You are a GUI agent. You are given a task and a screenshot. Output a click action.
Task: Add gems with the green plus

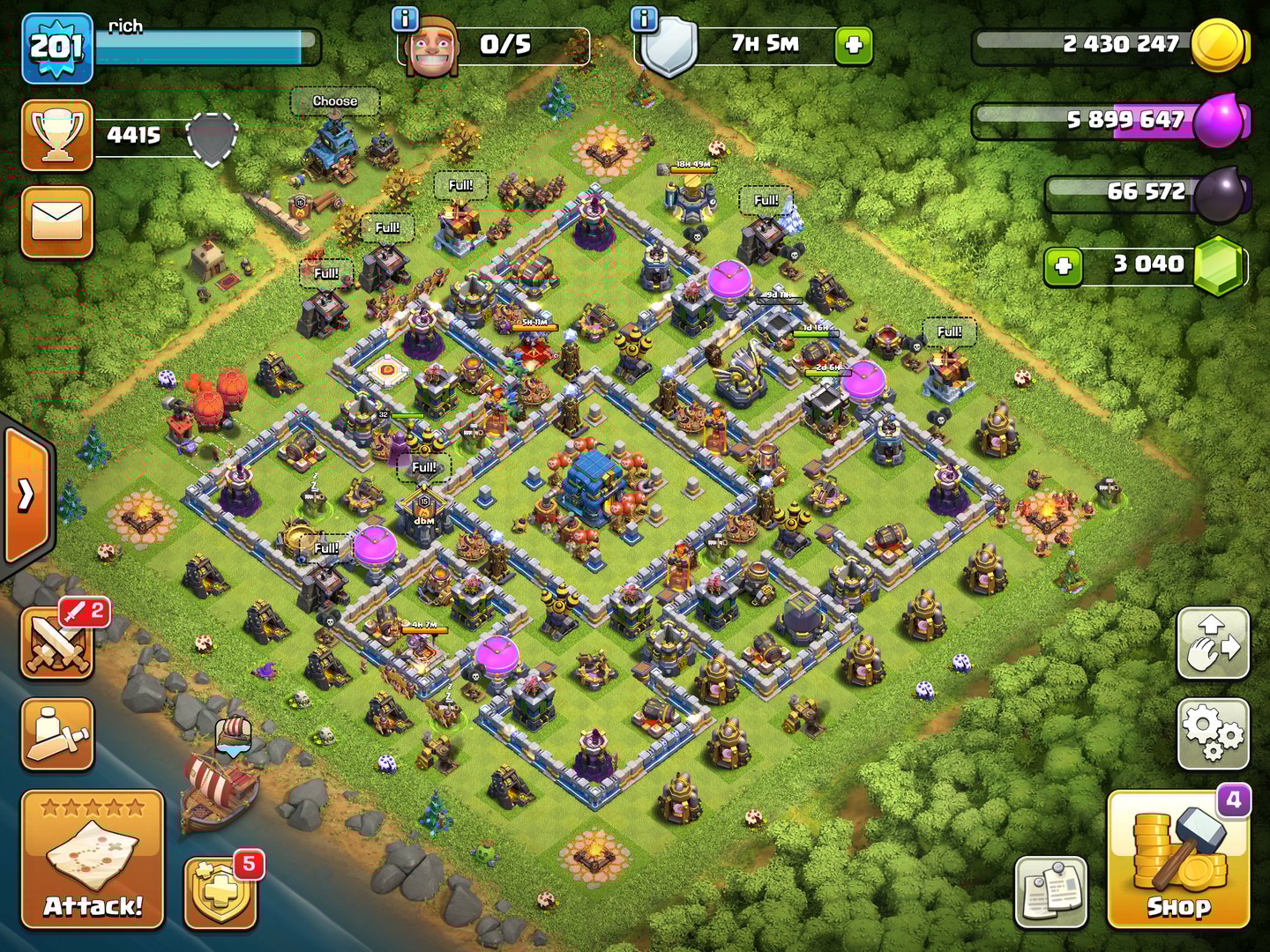1064,265
